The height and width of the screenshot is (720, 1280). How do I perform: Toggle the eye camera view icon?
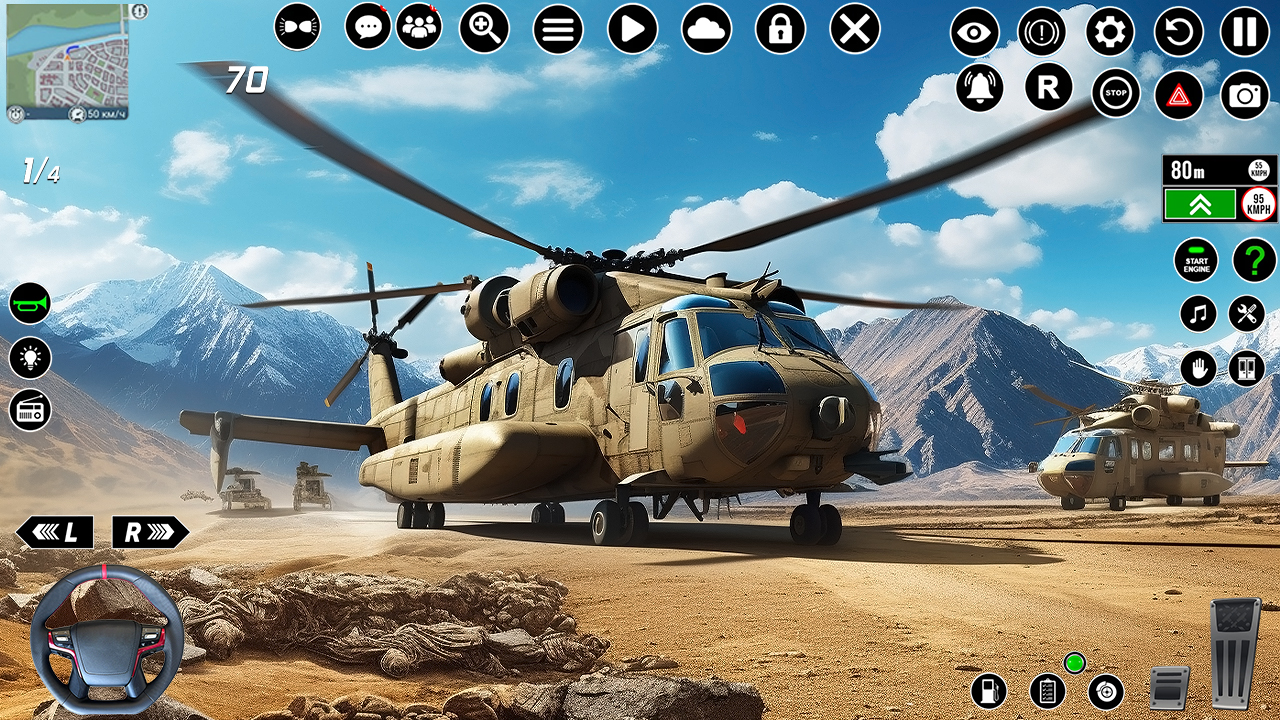click(975, 32)
